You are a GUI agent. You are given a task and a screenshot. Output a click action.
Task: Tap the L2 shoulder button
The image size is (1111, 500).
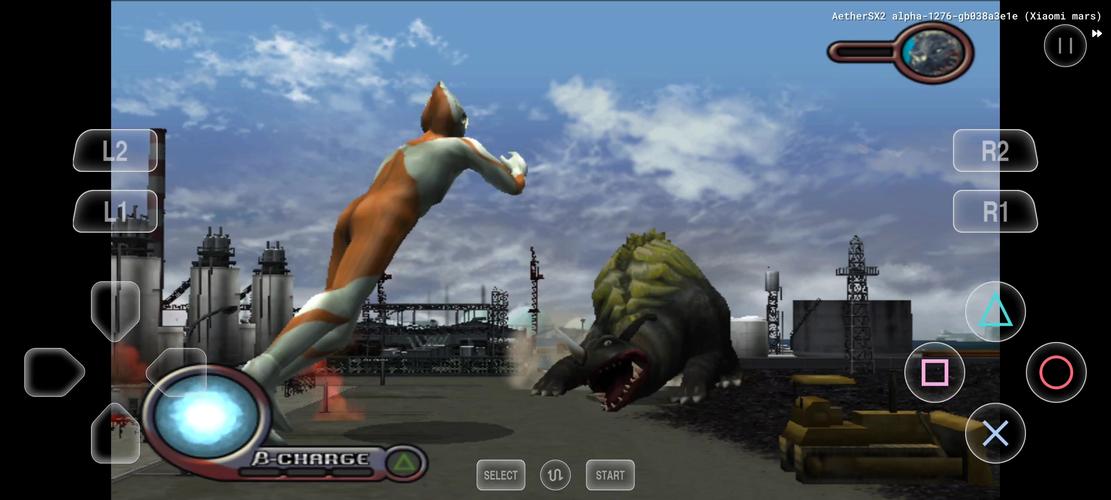115,151
